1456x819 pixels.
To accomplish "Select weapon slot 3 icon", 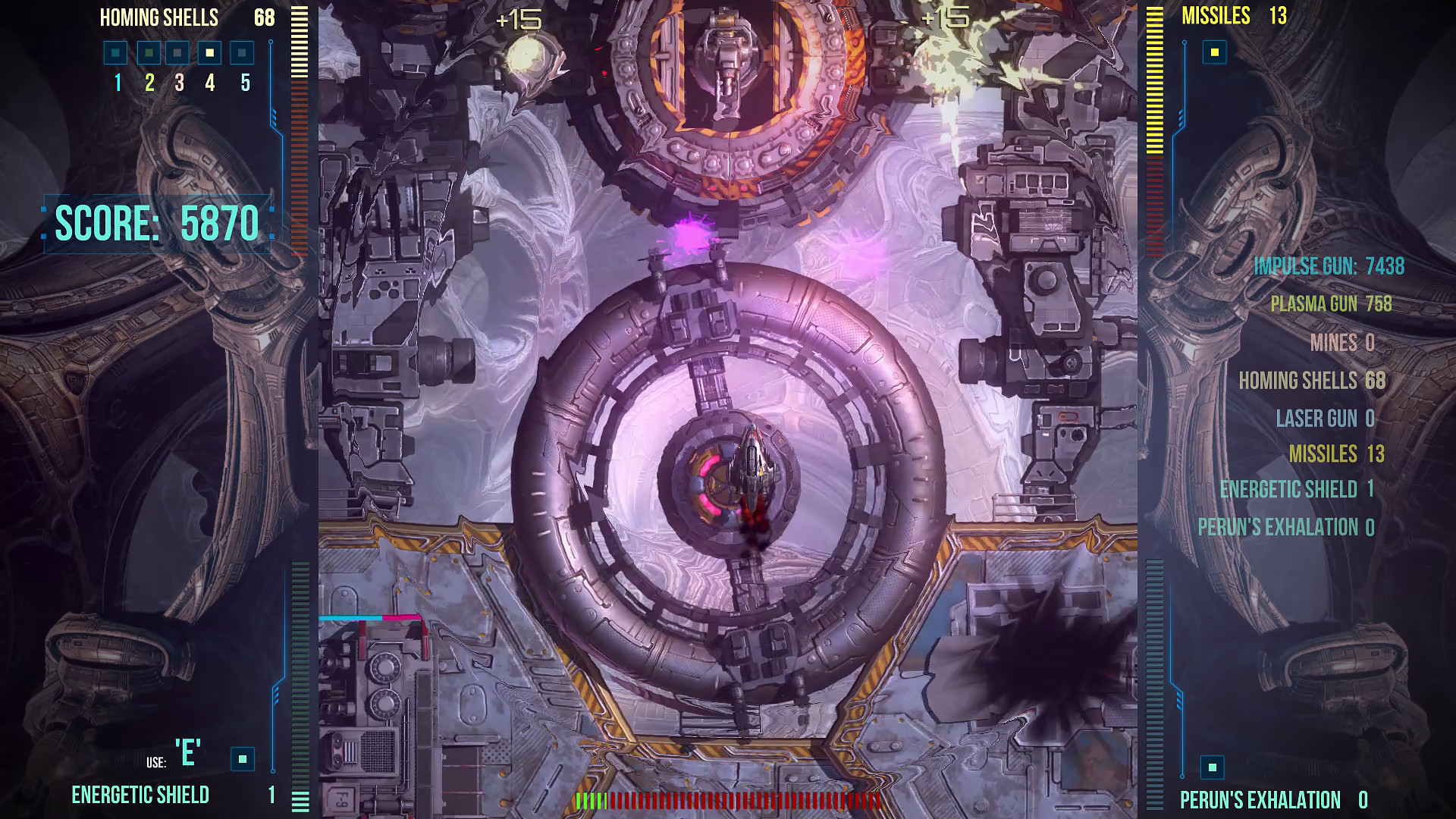I will [179, 53].
